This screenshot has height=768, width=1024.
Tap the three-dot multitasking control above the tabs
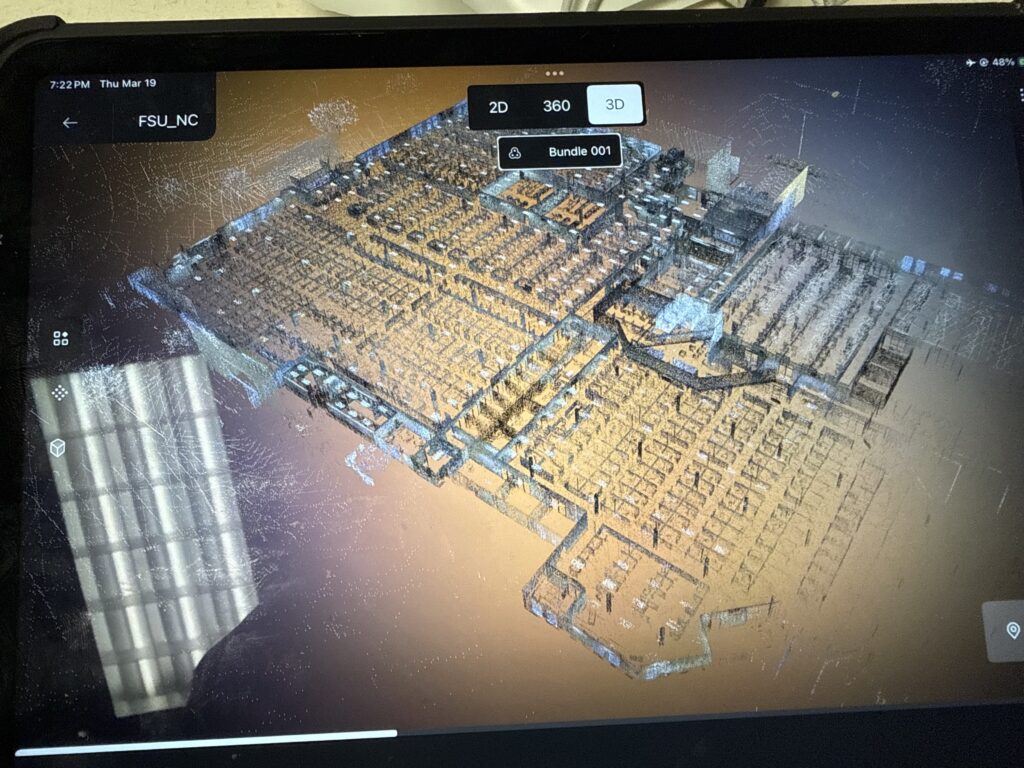point(555,74)
